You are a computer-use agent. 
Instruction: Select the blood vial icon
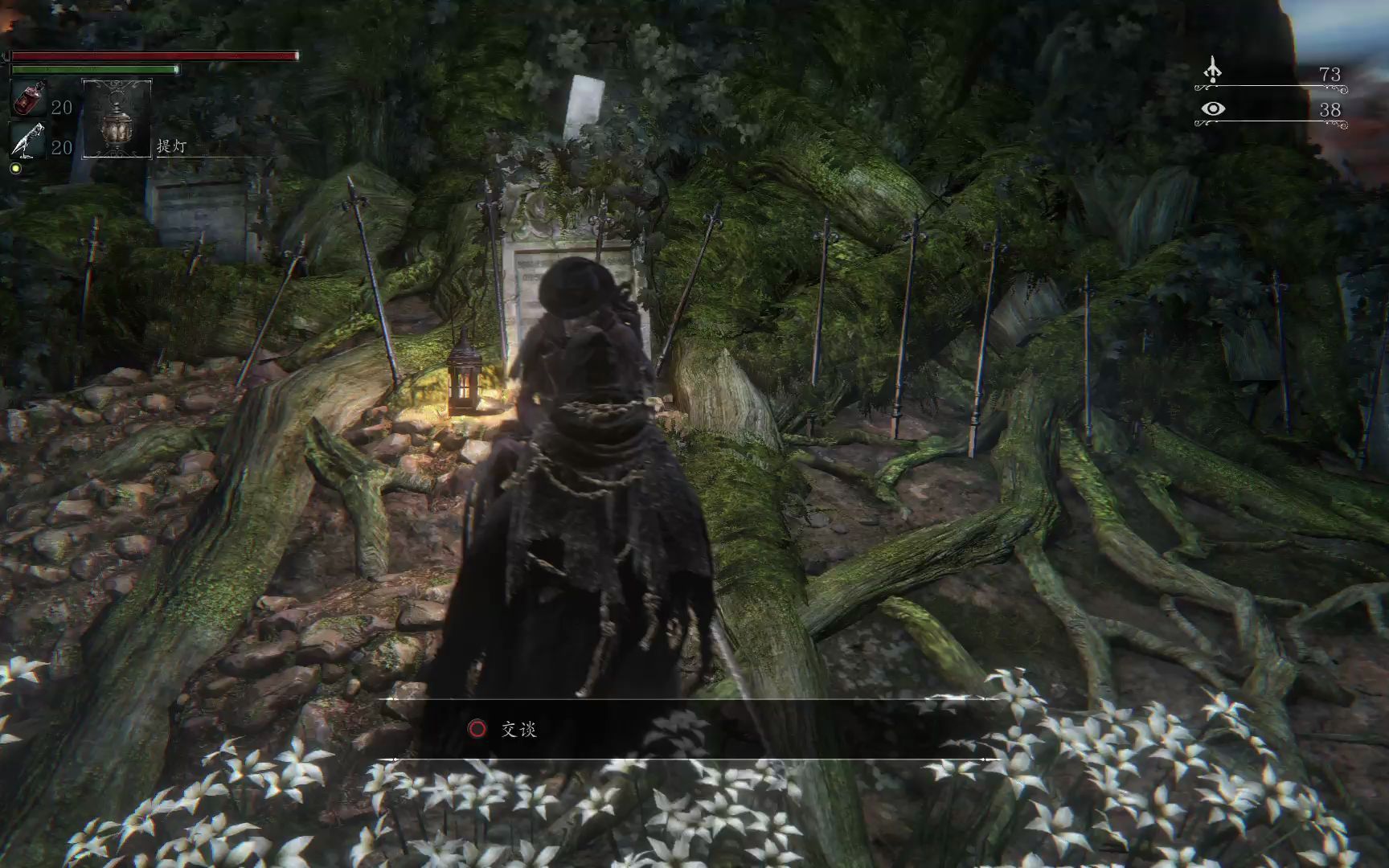[29, 99]
